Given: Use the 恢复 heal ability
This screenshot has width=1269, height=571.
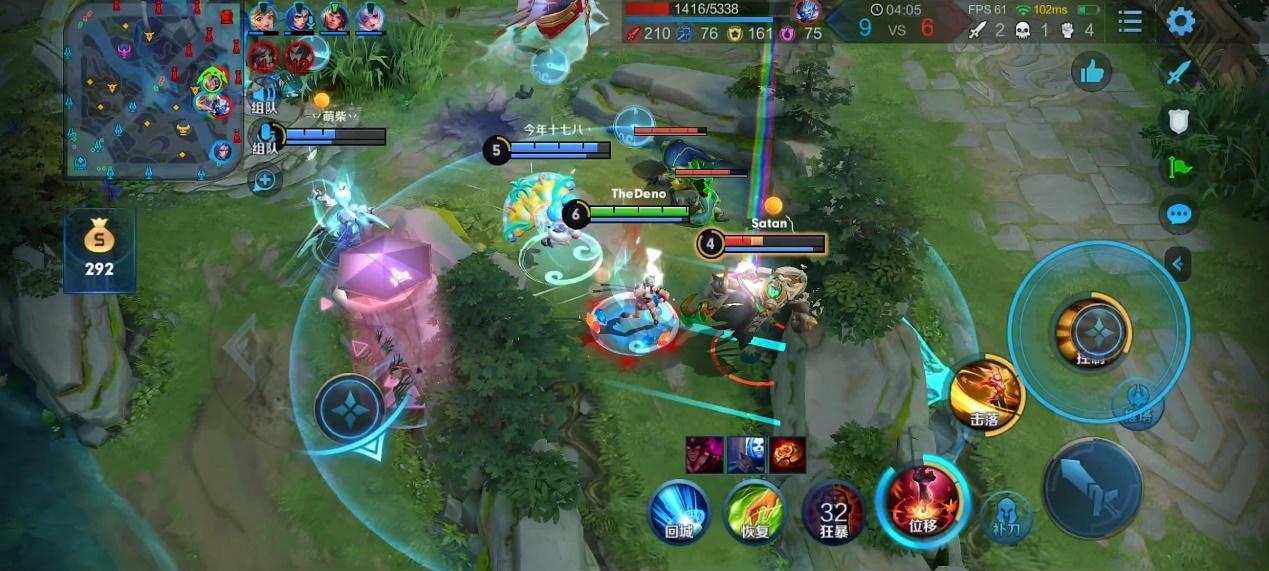Looking at the screenshot, I should click(x=755, y=511).
